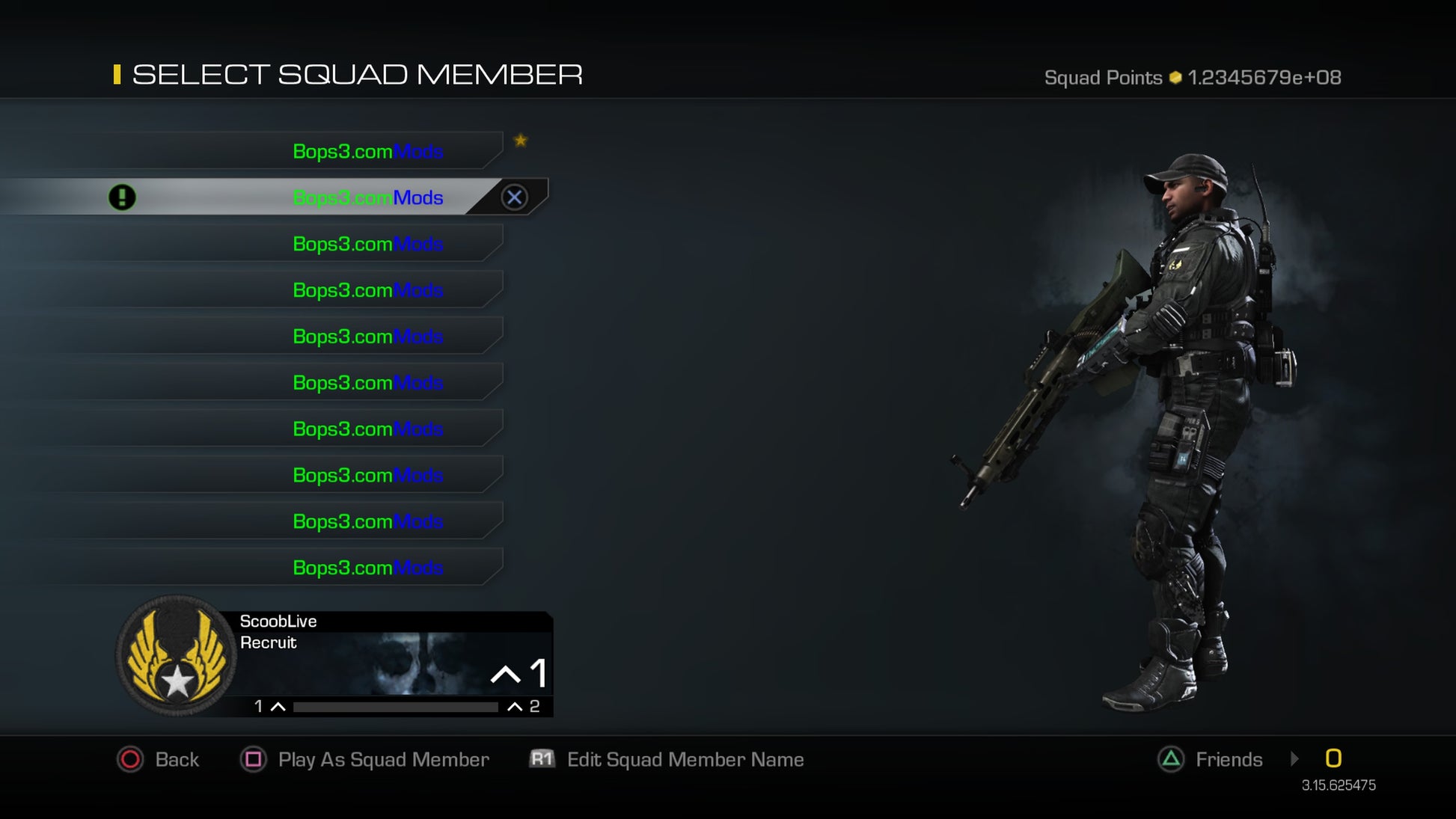Go back using the Back option
The image size is (1456, 819).
click(159, 760)
